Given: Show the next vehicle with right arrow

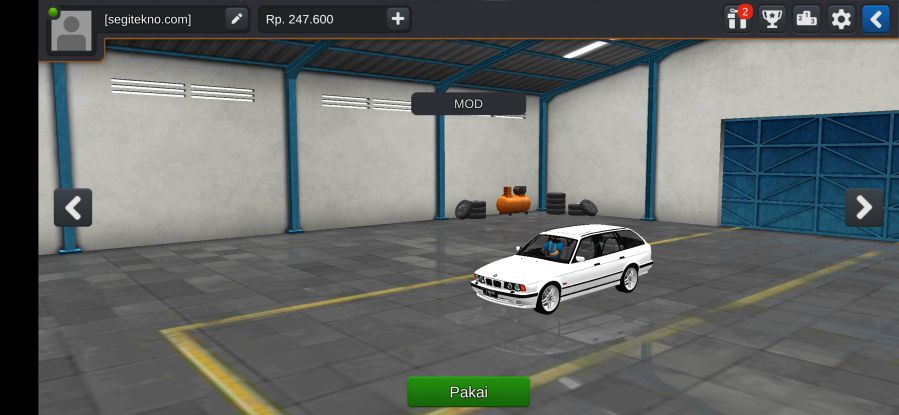Looking at the screenshot, I should click(x=864, y=208).
